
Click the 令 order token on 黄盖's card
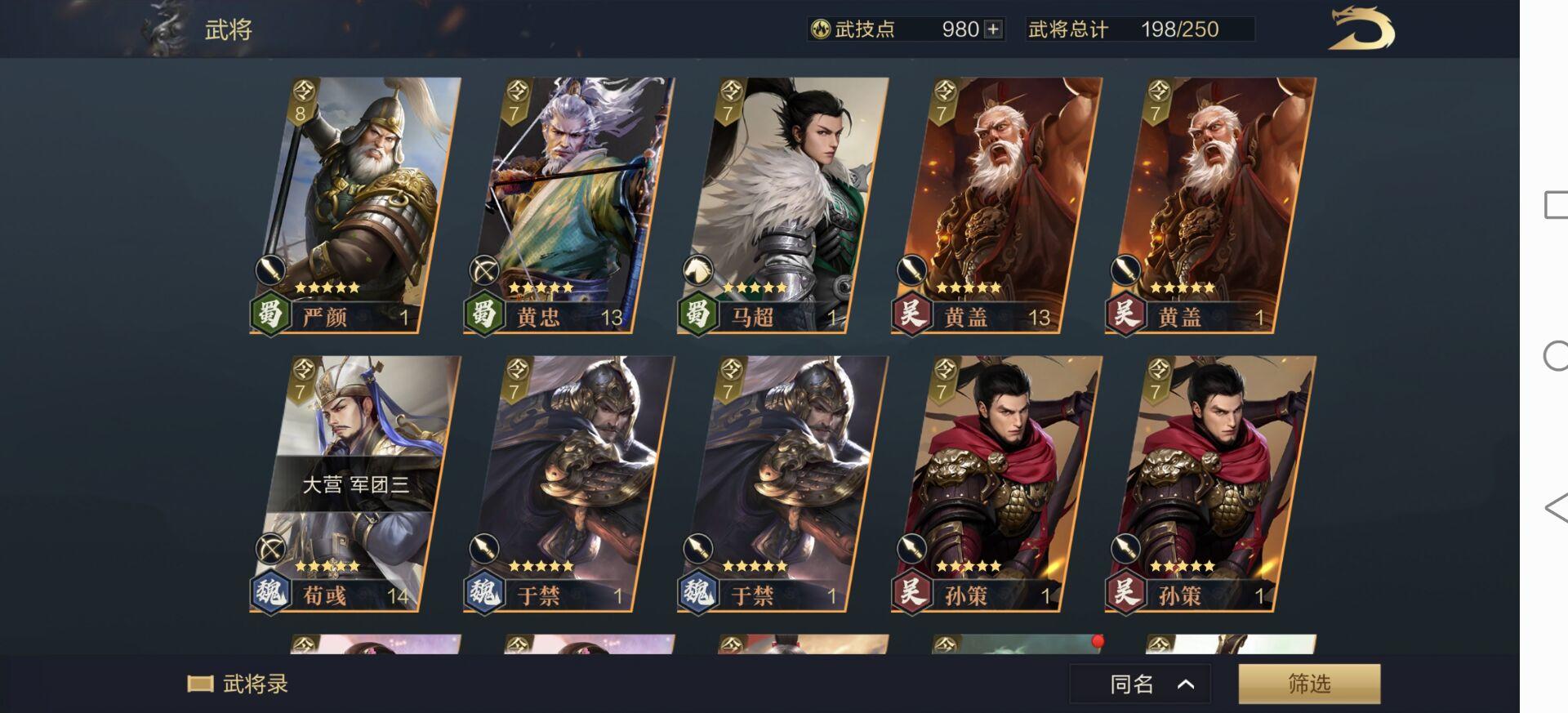pyautogui.click(x=945, y=90)
